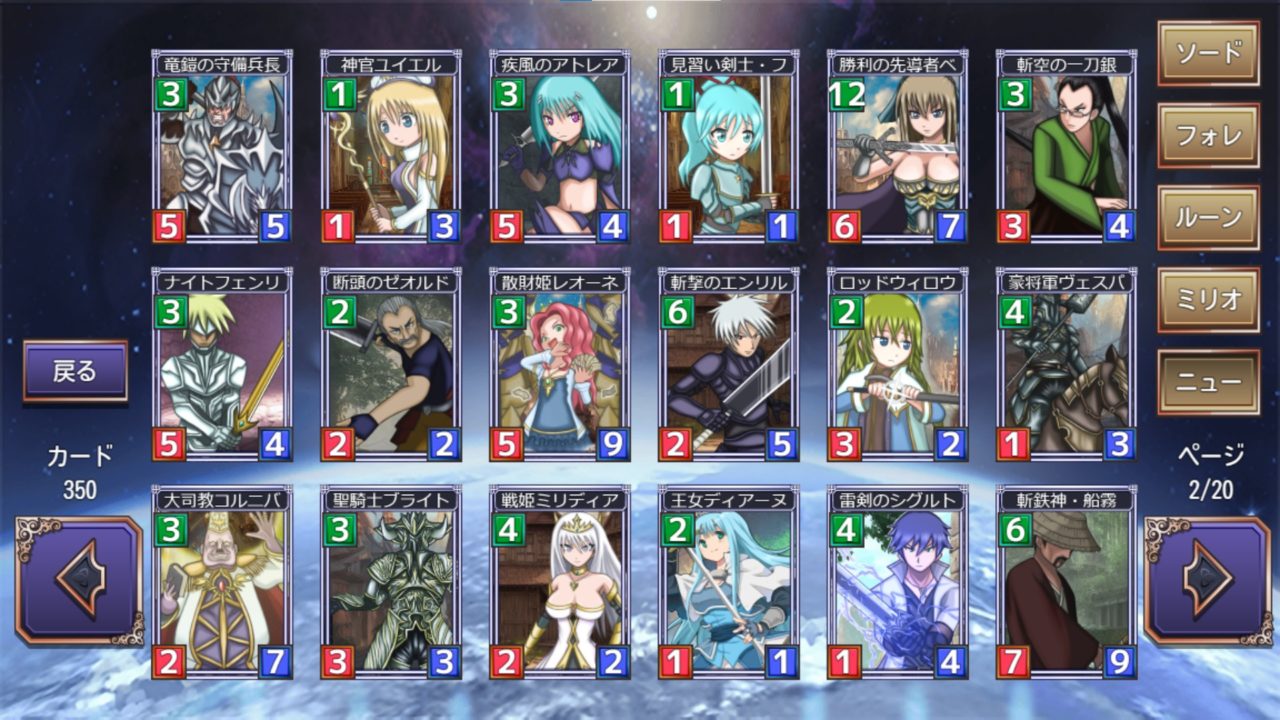Select the 斬空の一刀銀 samurai card
Screen dimensions: 1280x720
[x=1066, y=148]
